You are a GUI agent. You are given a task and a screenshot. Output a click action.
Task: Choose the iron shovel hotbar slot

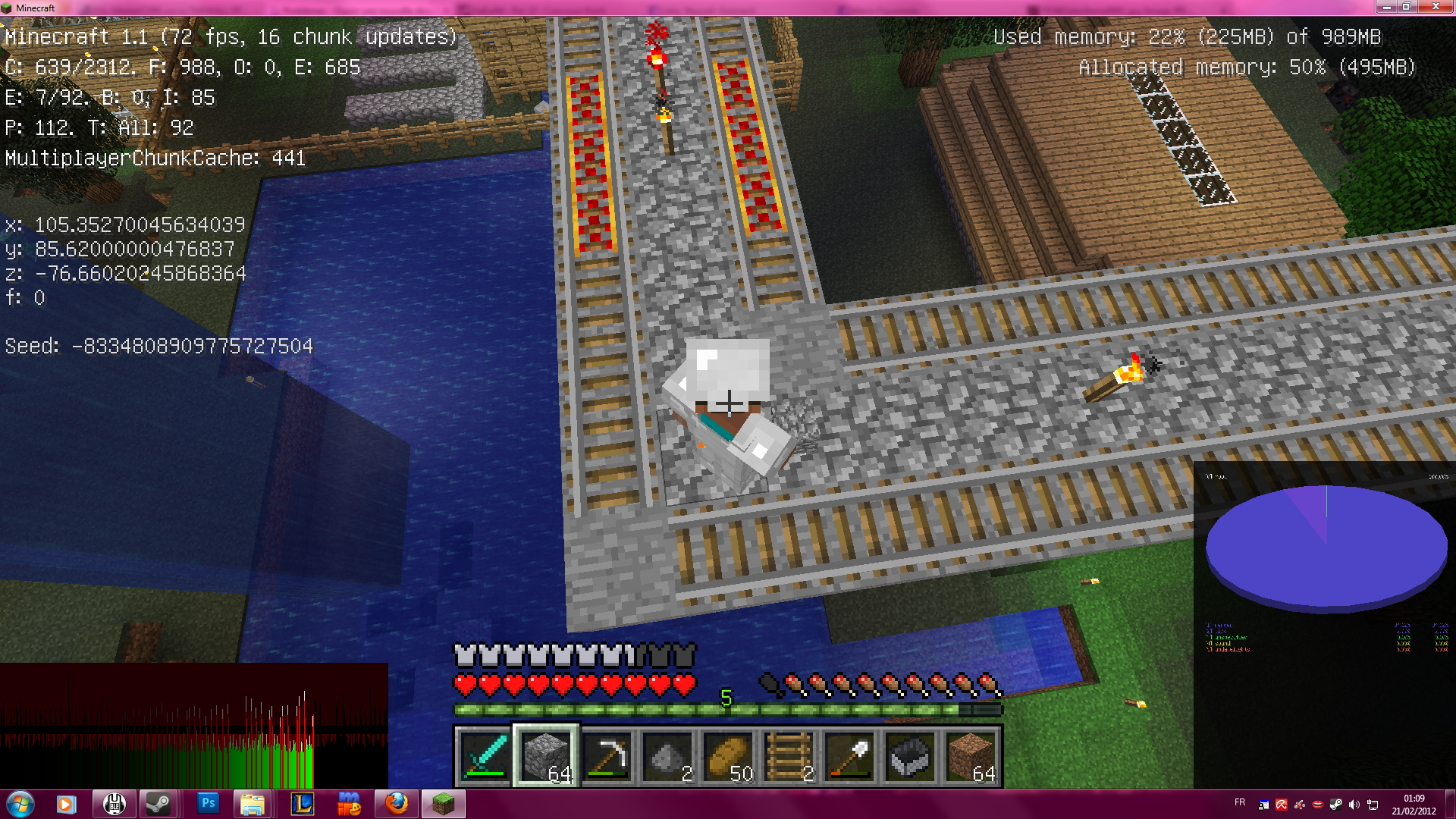point(849,756)
